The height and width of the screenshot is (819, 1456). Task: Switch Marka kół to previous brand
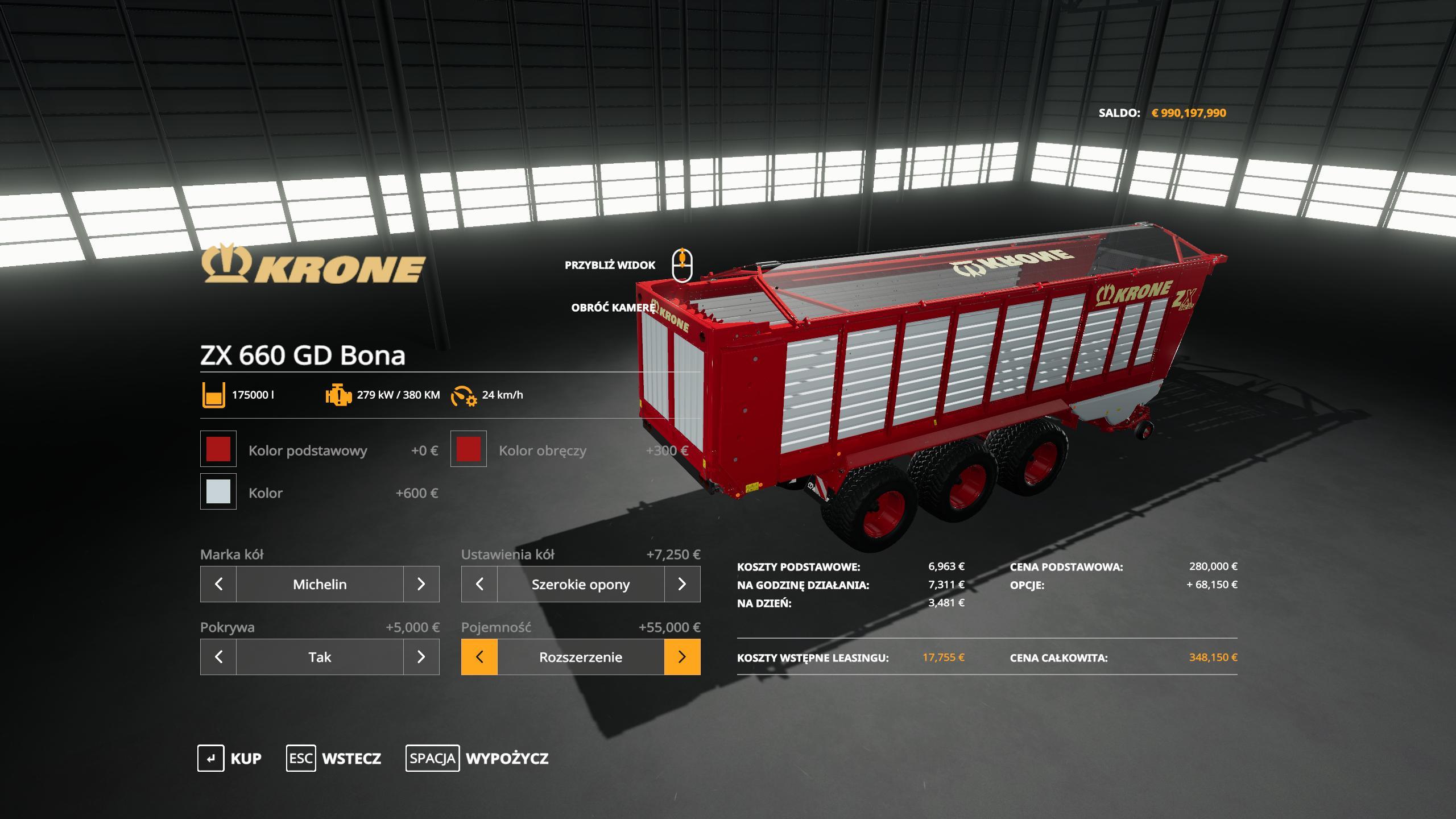click(x=218, y=584)
